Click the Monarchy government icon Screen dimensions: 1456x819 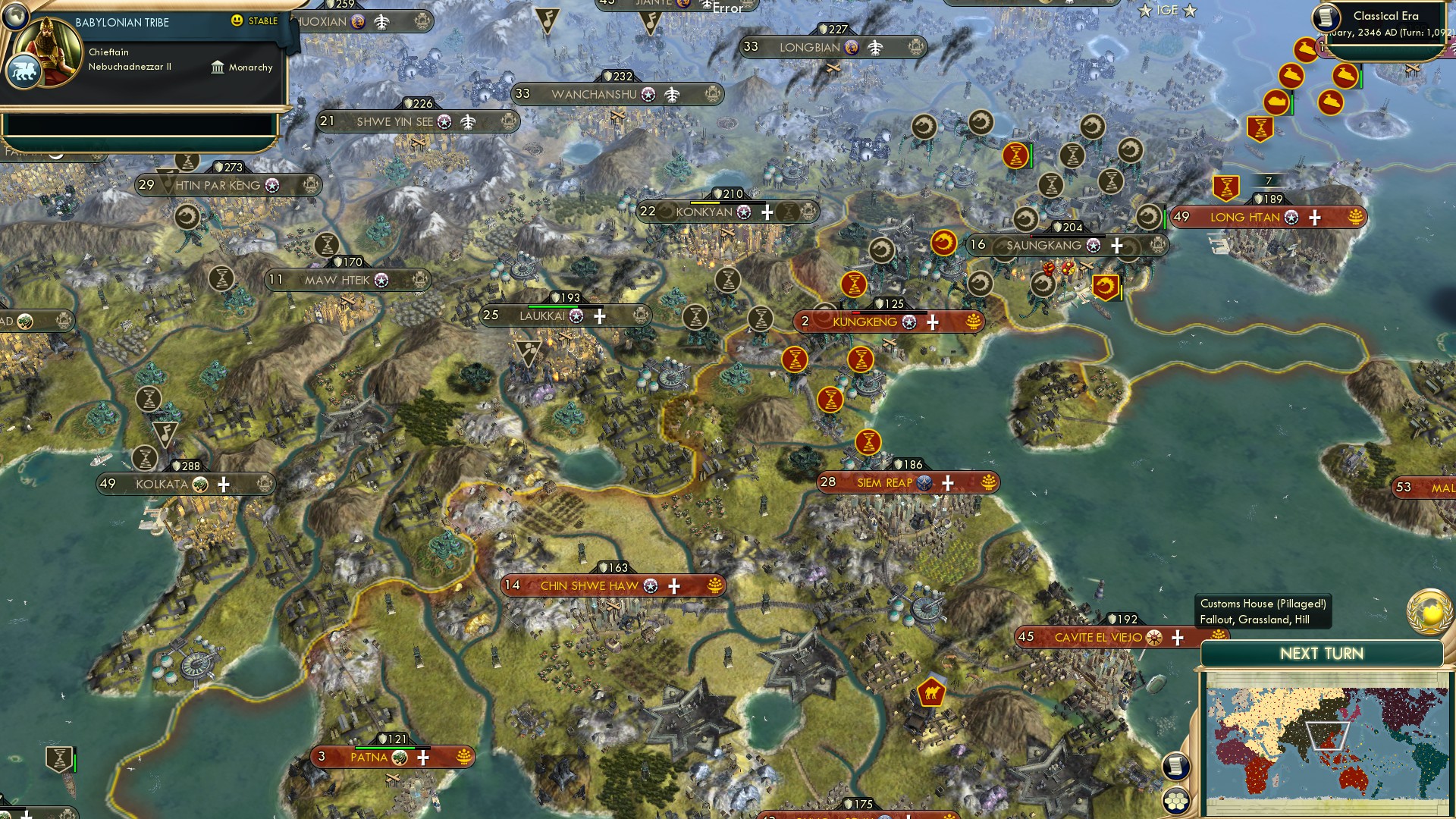point(218,67)
